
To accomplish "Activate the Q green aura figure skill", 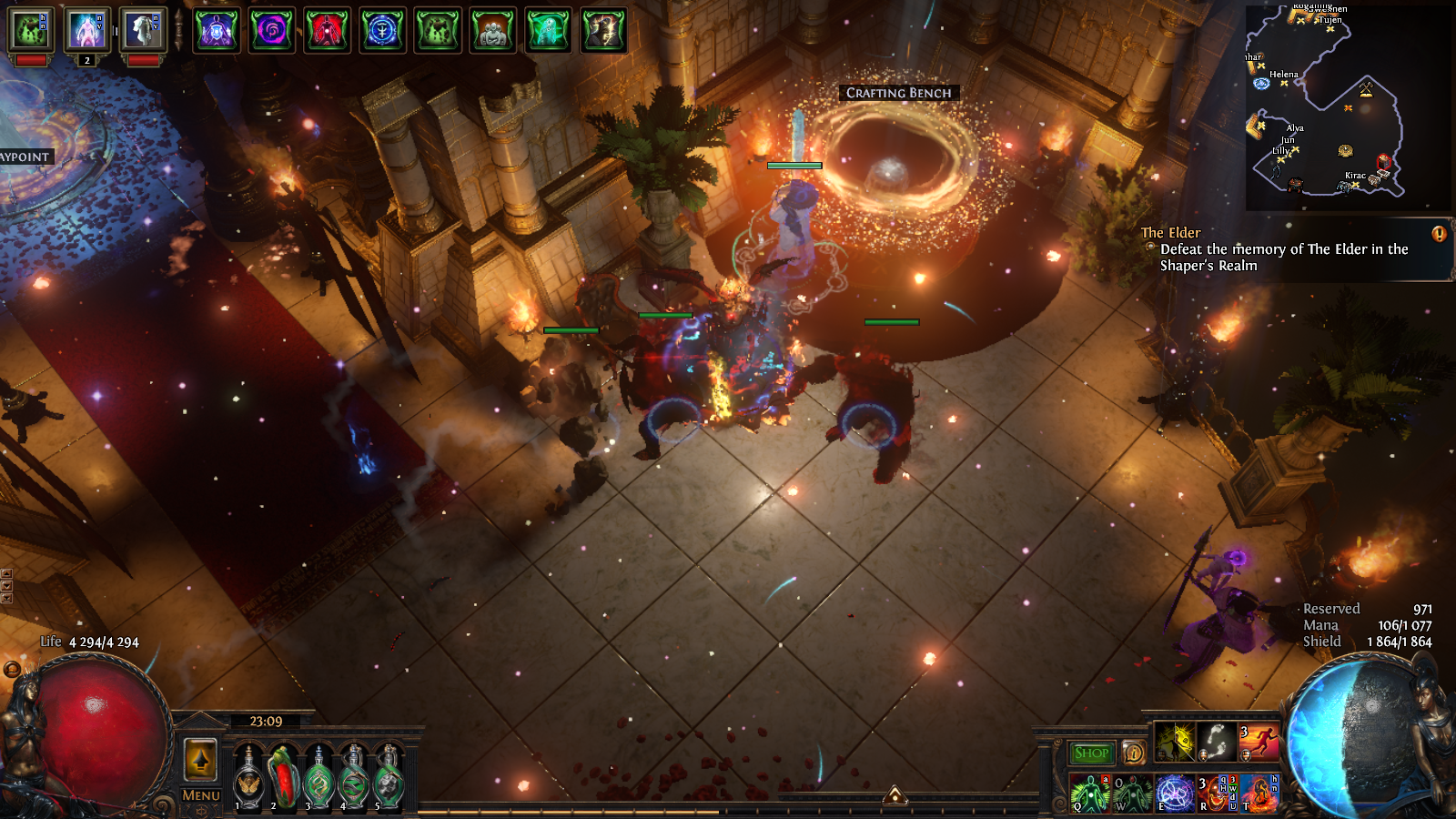I will point(1088,793).
